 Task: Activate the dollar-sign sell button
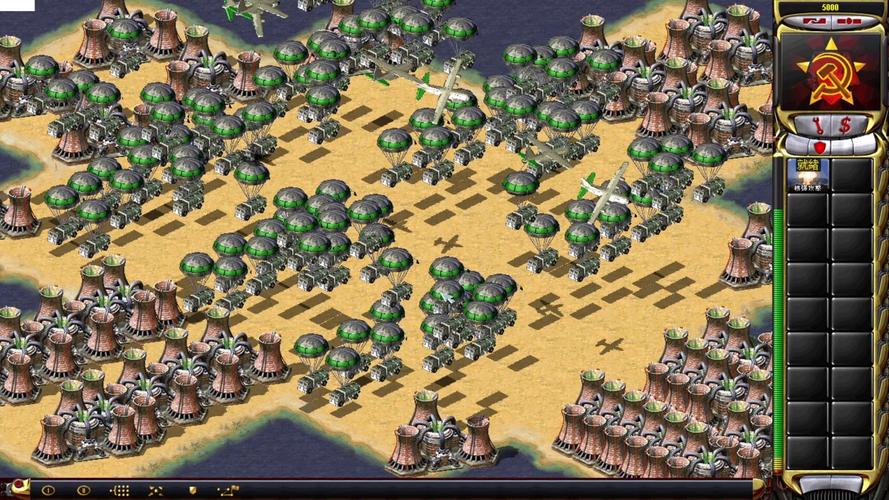846,125
